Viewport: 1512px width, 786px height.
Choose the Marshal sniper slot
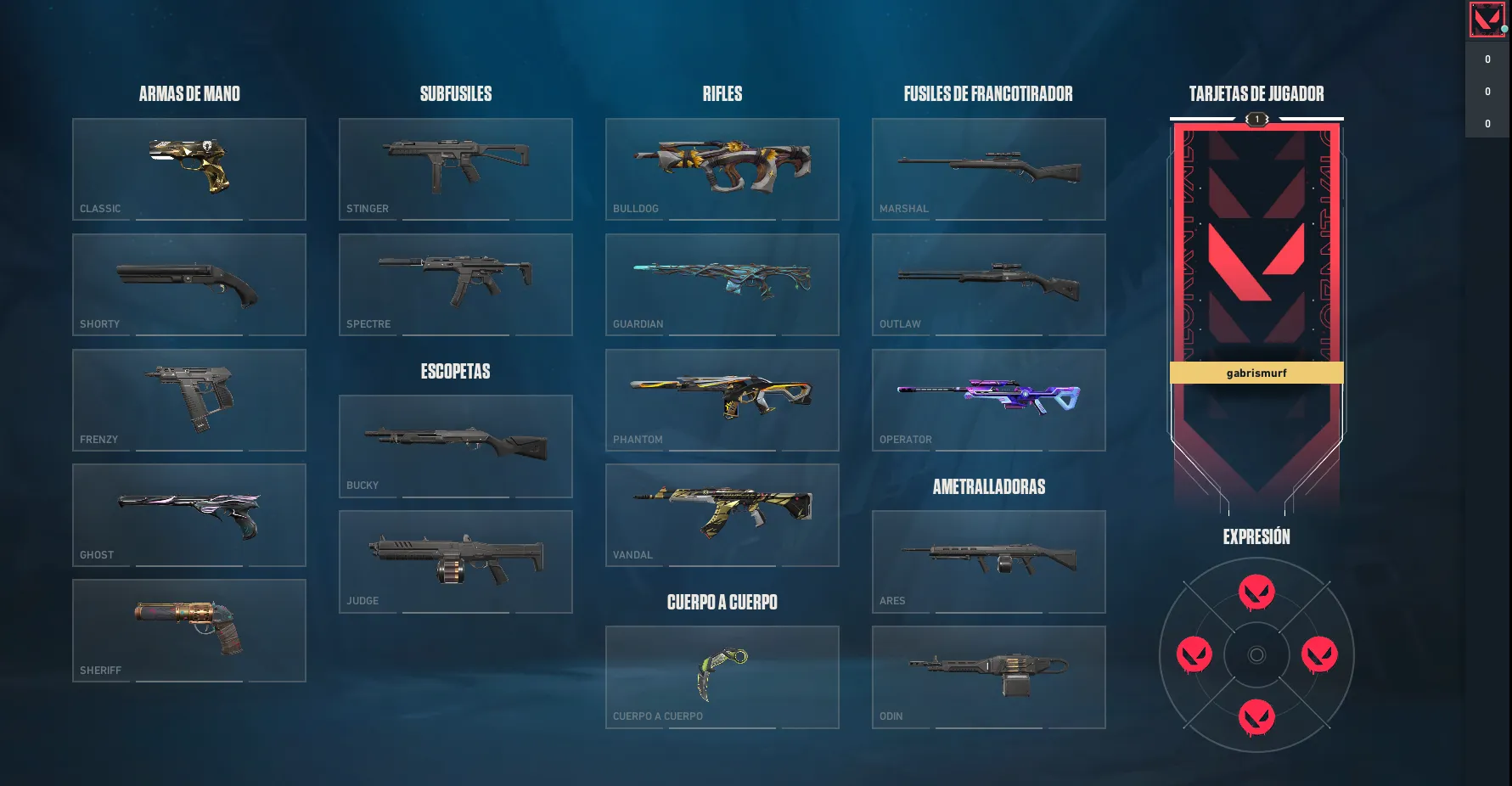[989, 169]
